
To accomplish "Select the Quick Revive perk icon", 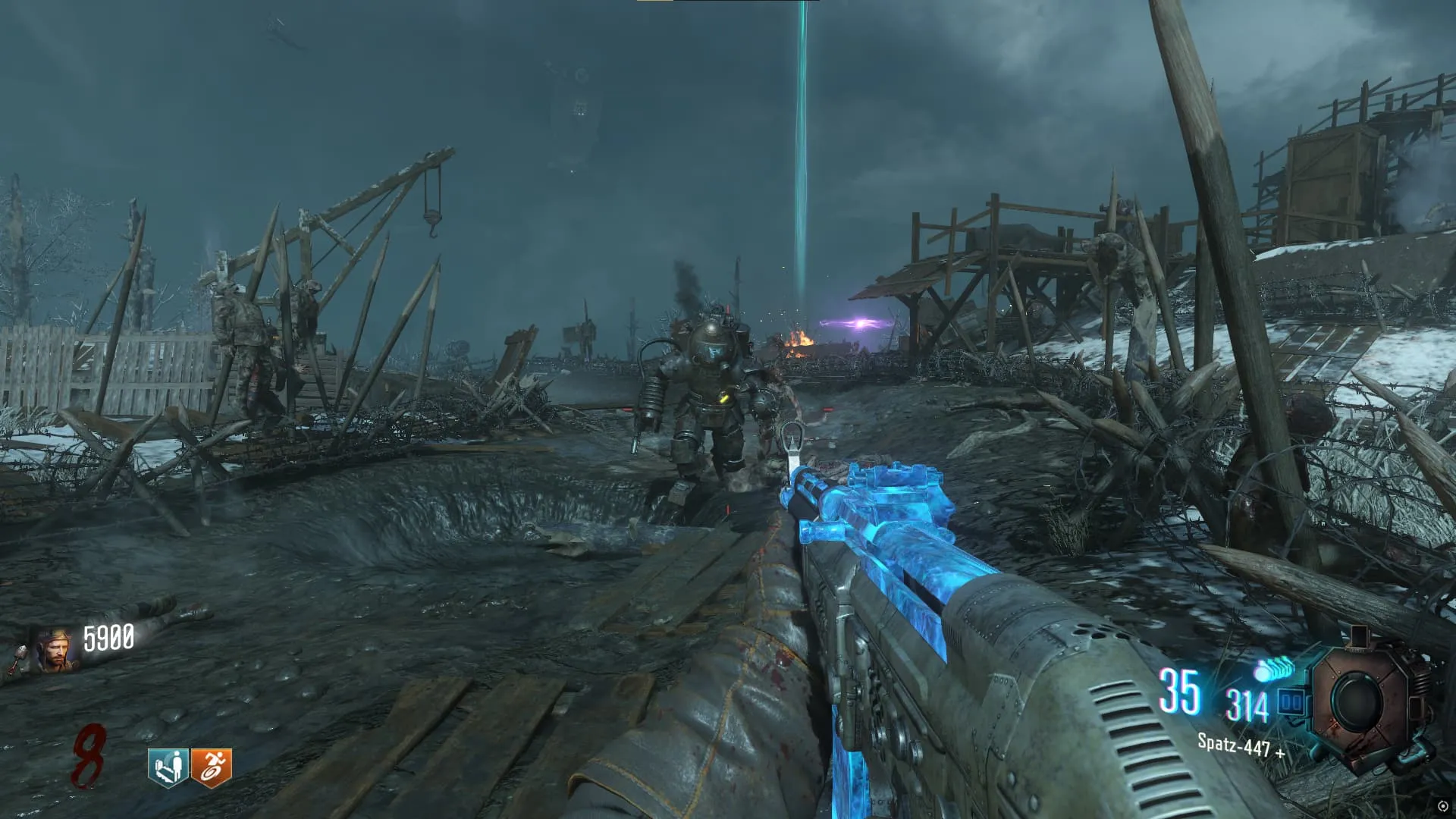I will click(x=168, y=767).
